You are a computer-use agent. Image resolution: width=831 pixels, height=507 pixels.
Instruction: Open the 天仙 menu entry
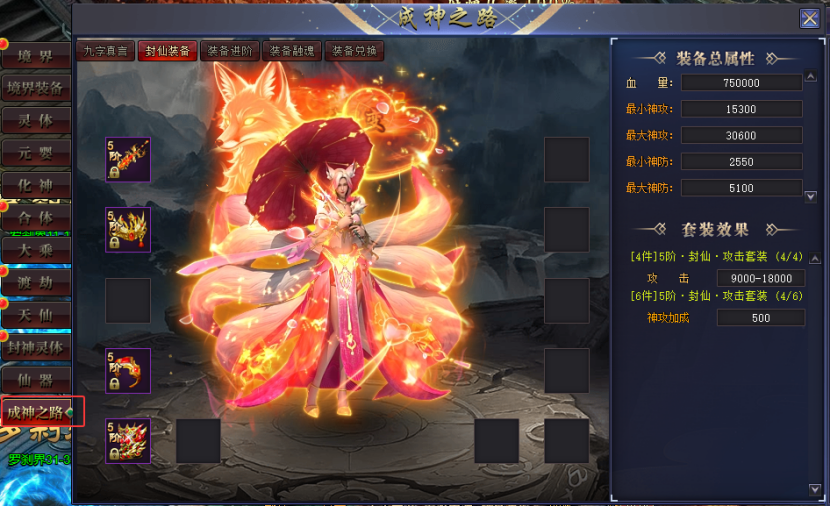click(36, 315)
